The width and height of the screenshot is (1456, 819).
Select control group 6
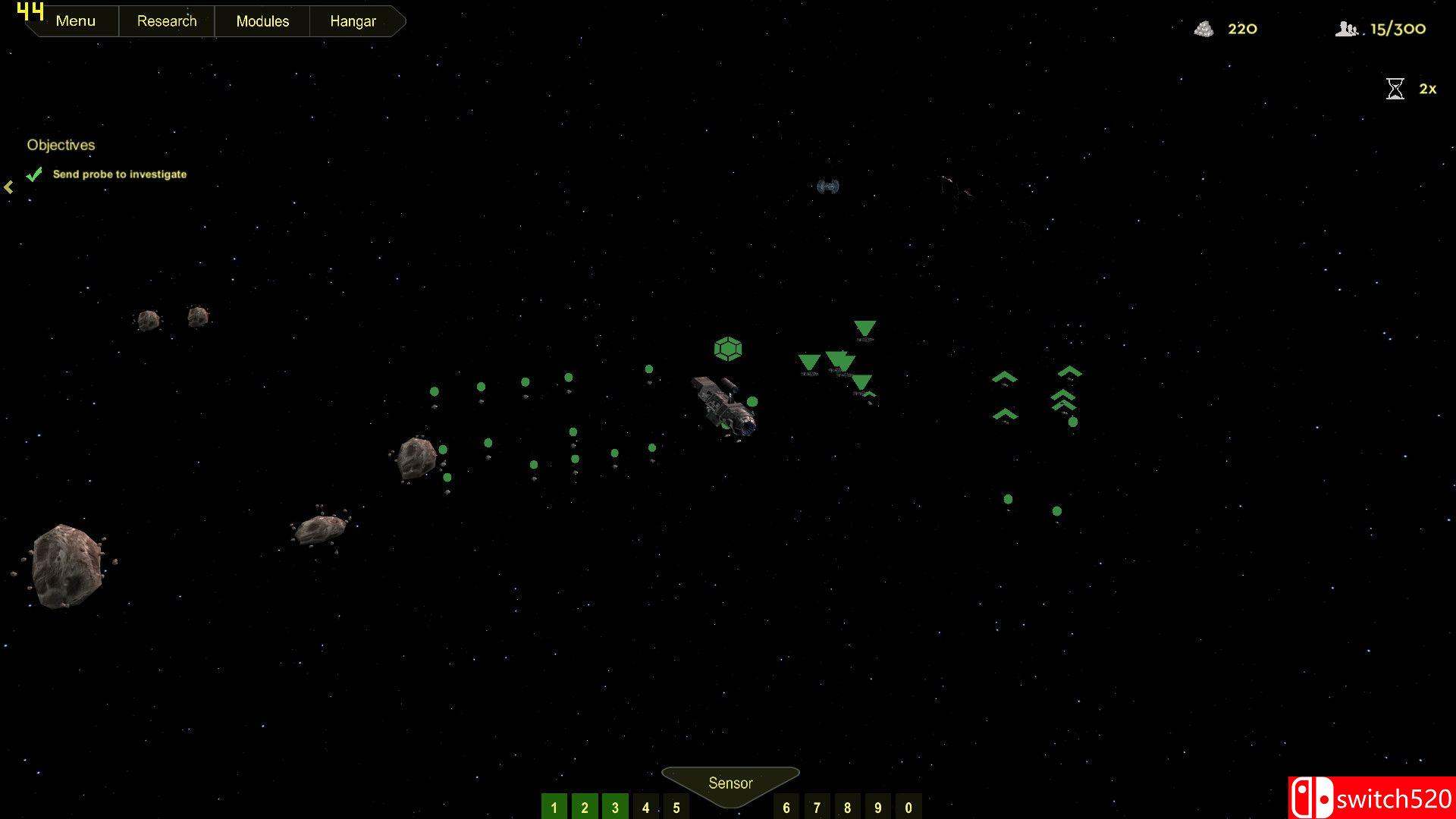(786, 807)
